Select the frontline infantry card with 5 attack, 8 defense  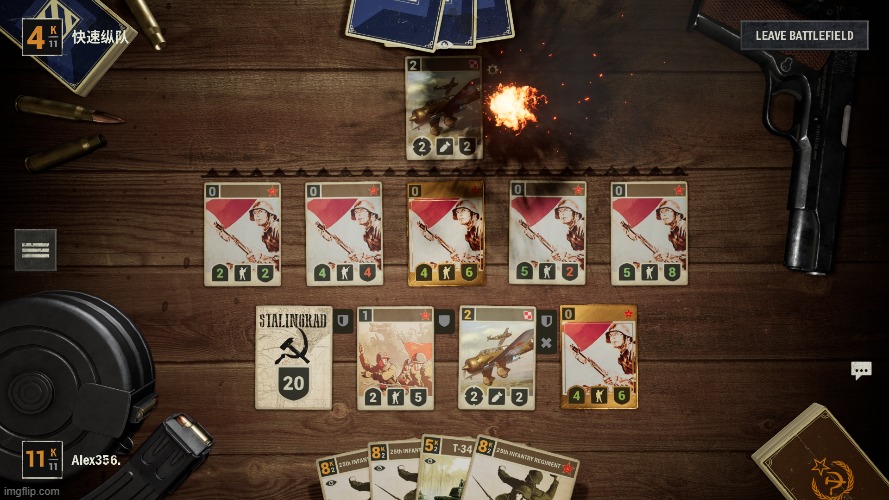click(649, 234)
